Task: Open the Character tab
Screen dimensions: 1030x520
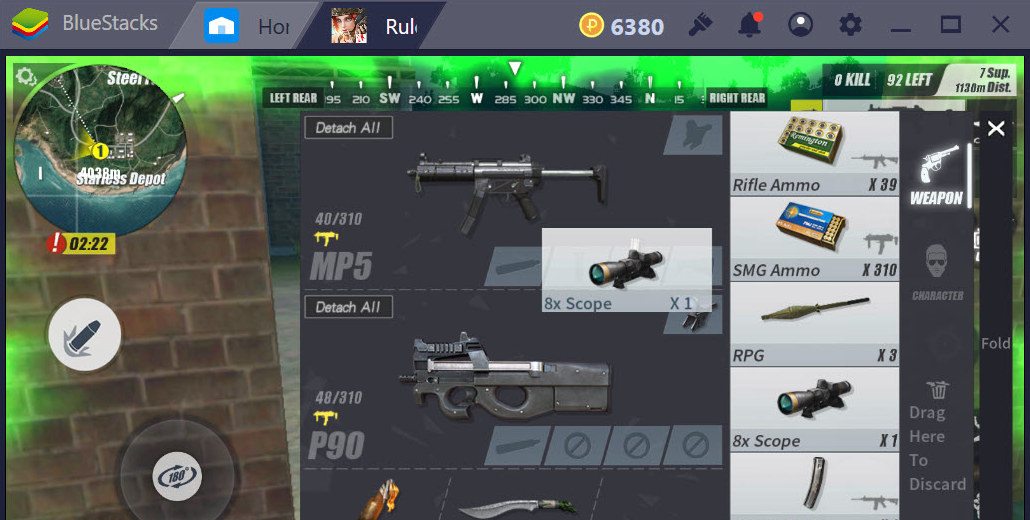Action: [937, 271]
